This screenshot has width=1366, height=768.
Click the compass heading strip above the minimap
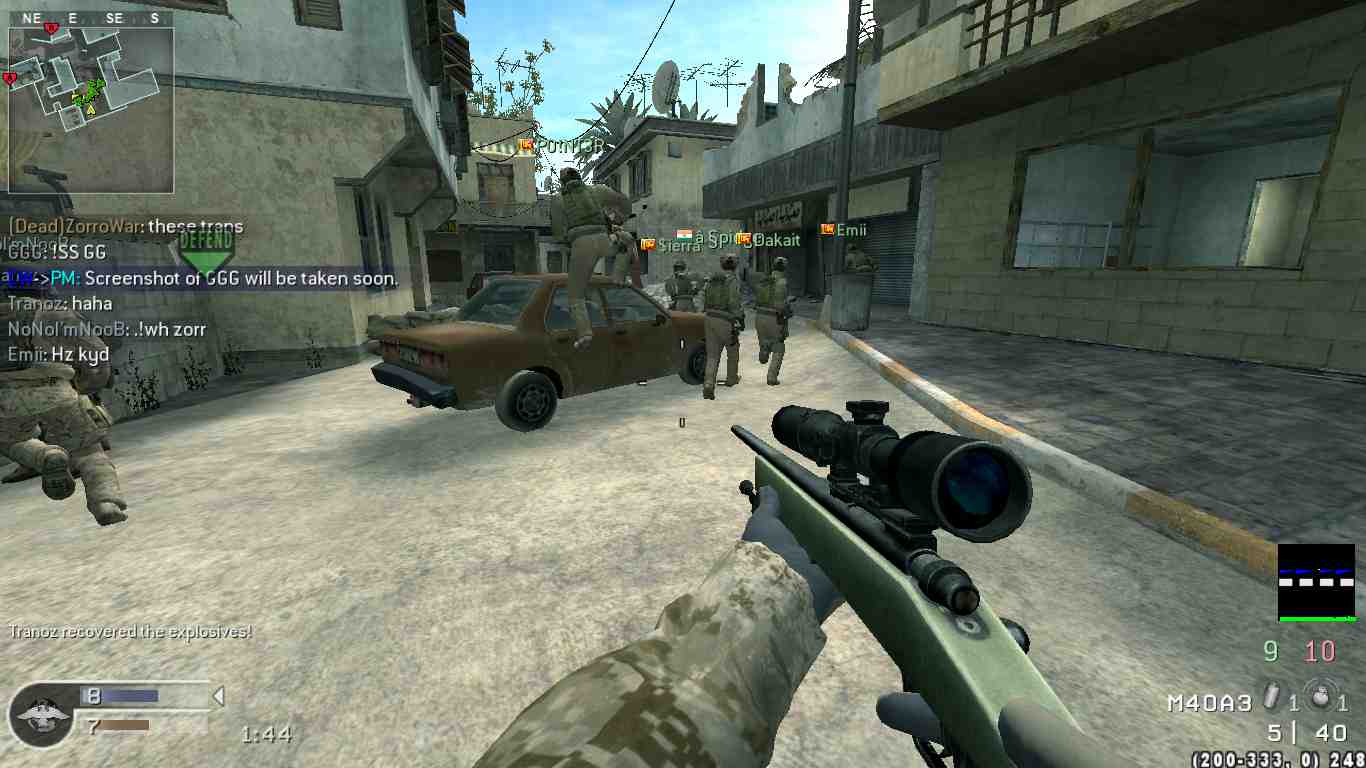[91, 18]
